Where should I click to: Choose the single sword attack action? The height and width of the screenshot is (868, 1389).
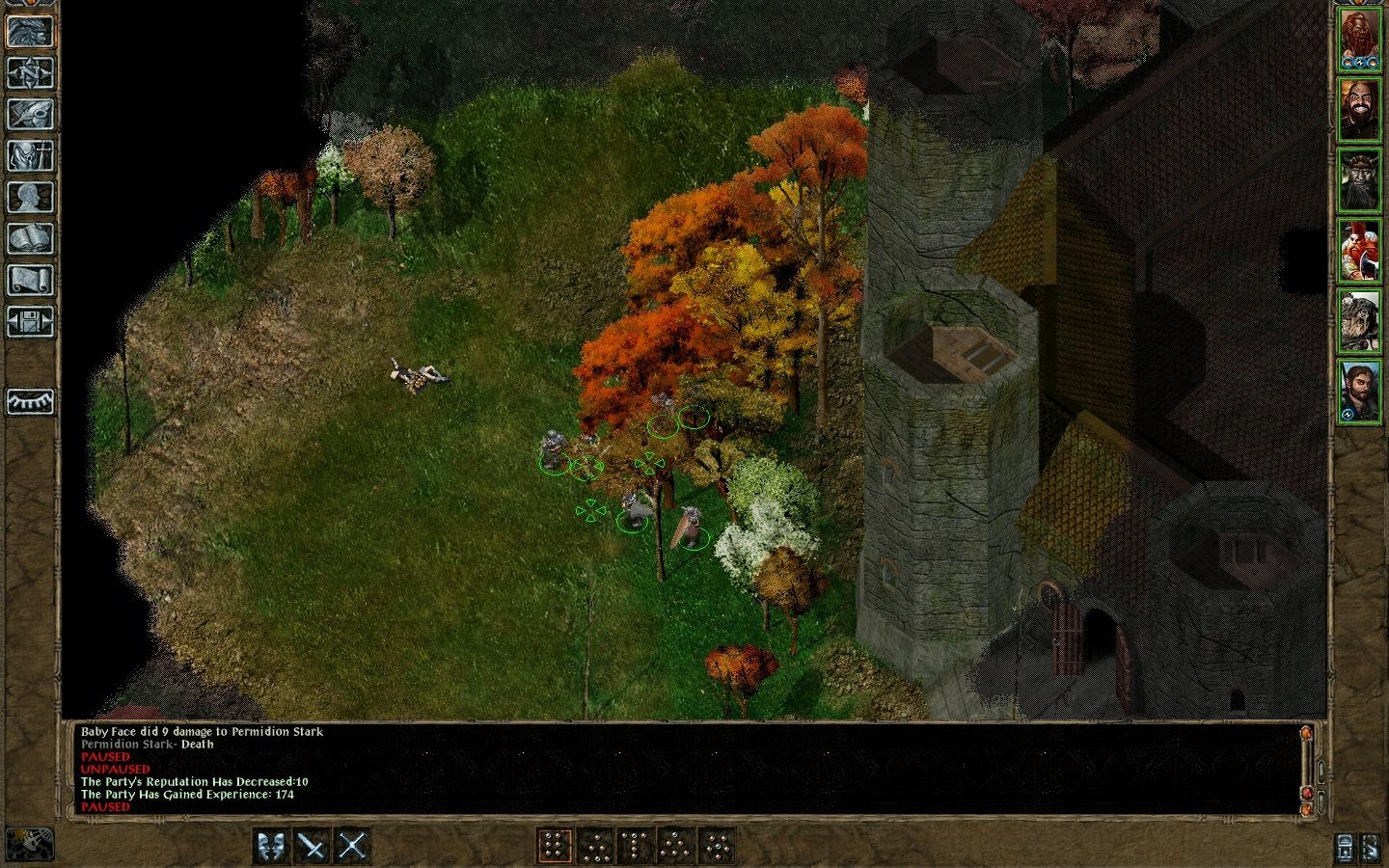point(312,846)
